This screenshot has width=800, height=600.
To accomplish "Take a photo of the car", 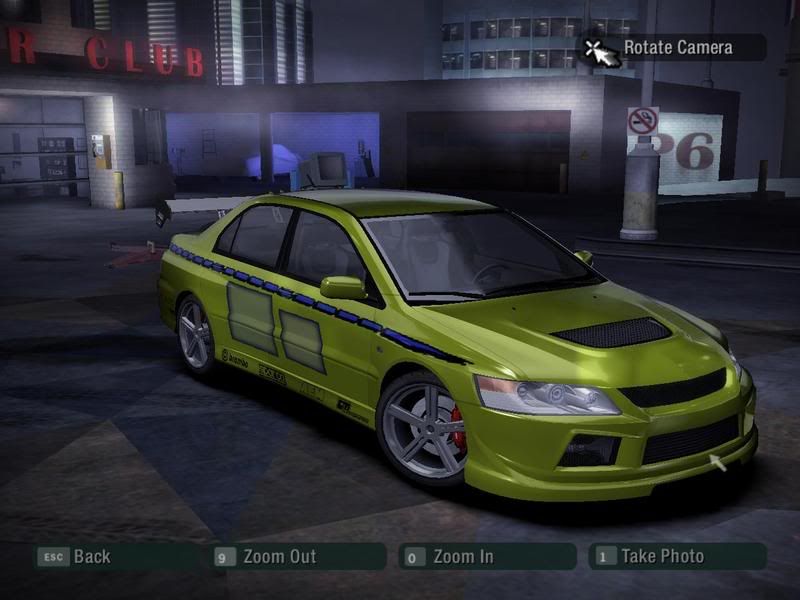I will click(662, 557).
